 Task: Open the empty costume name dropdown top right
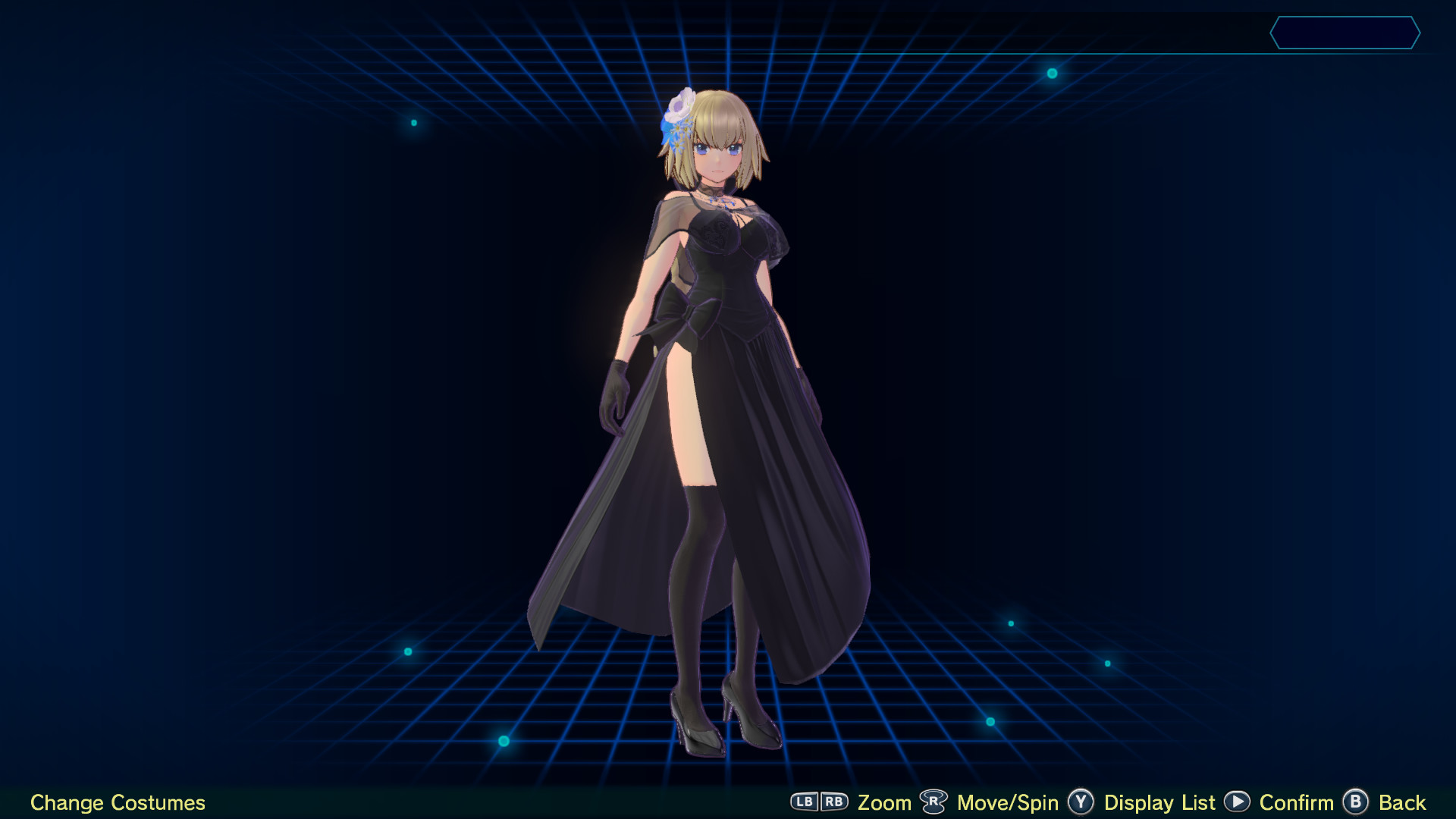tap(1346, 33)
